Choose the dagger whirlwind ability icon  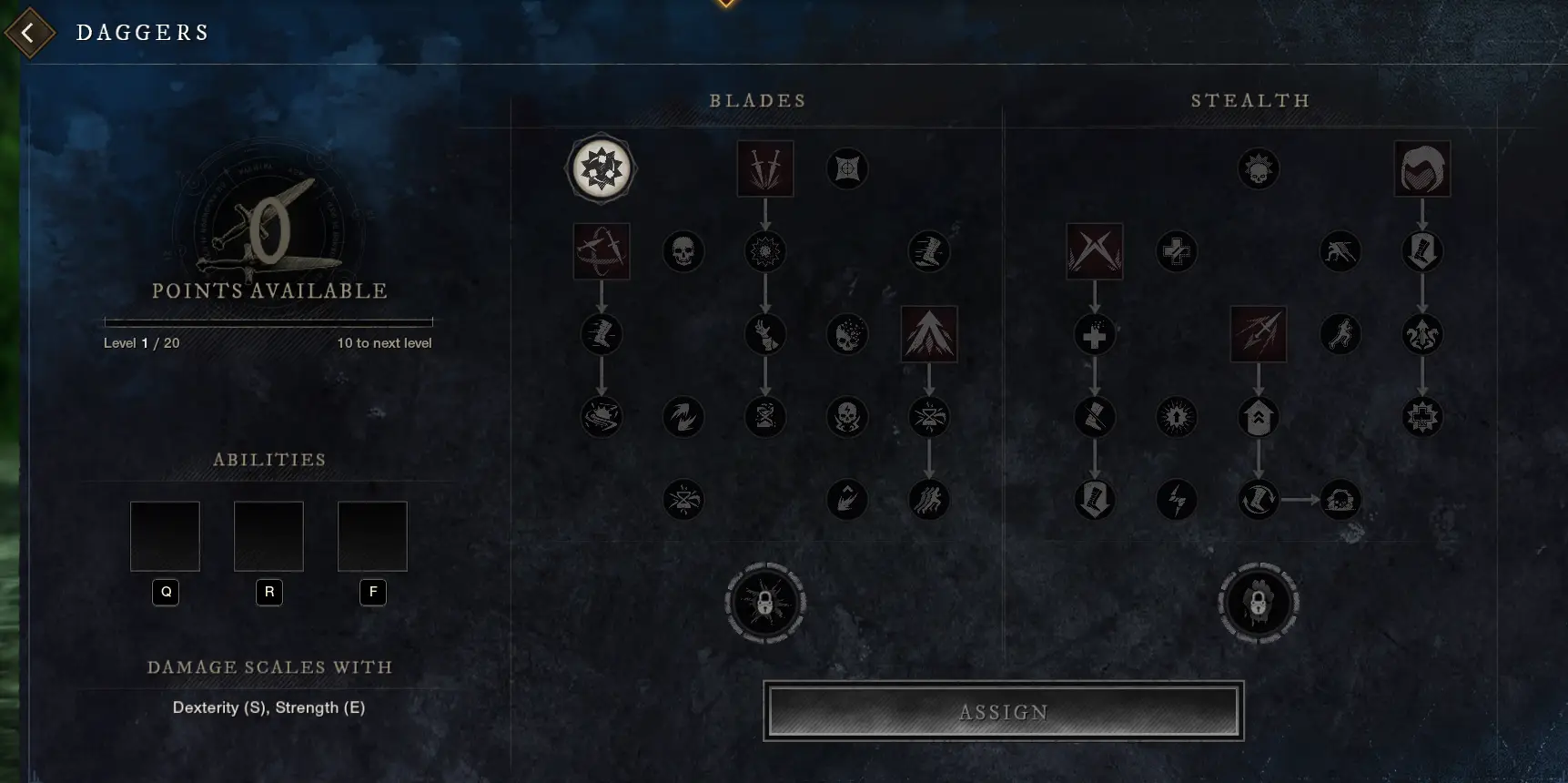click(x=602, y=251)
